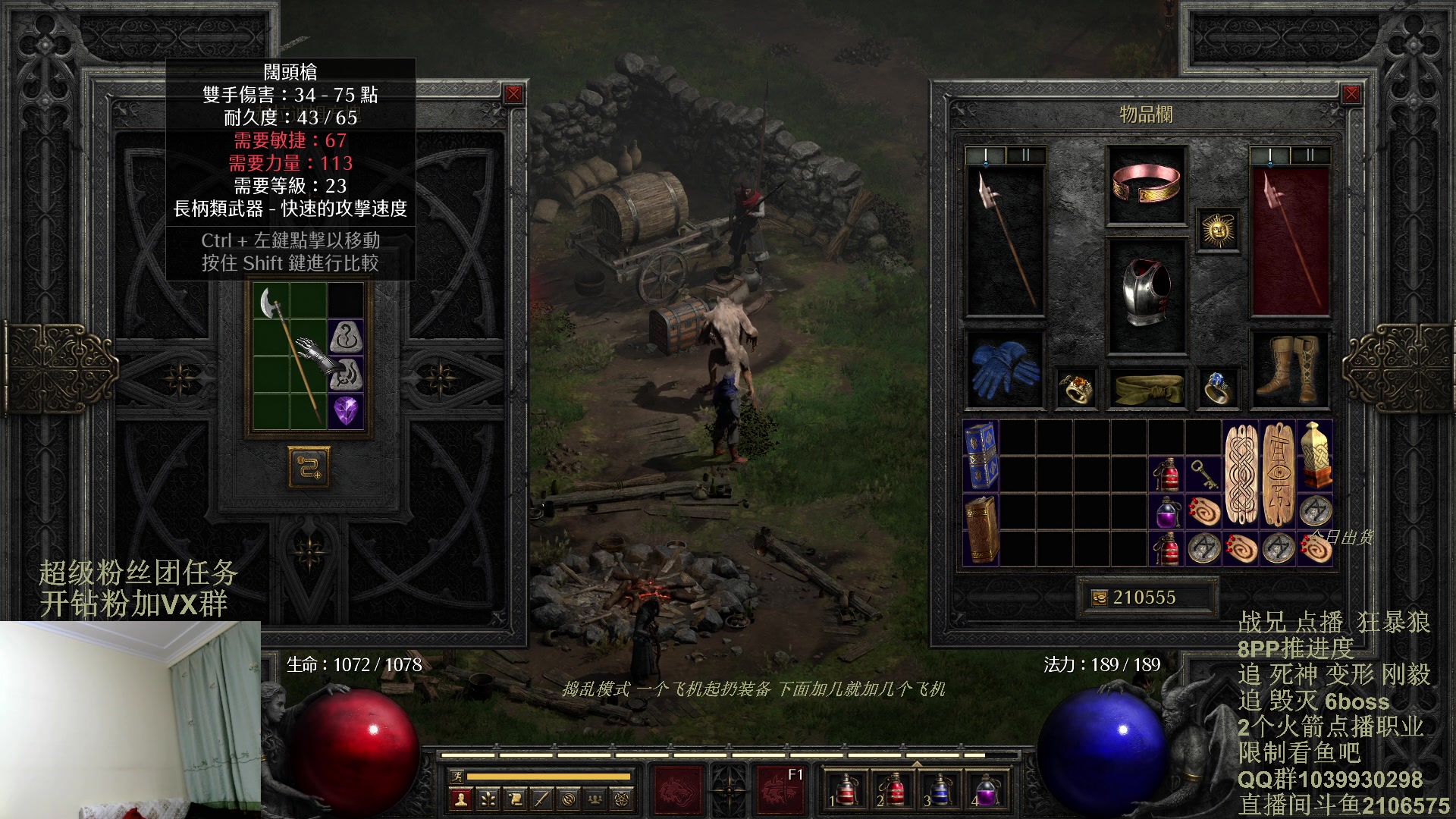Screen dimensions: 1456x819
Task: Select the Horadric Cube item in inventory
Action: [x=1315, y=456]
